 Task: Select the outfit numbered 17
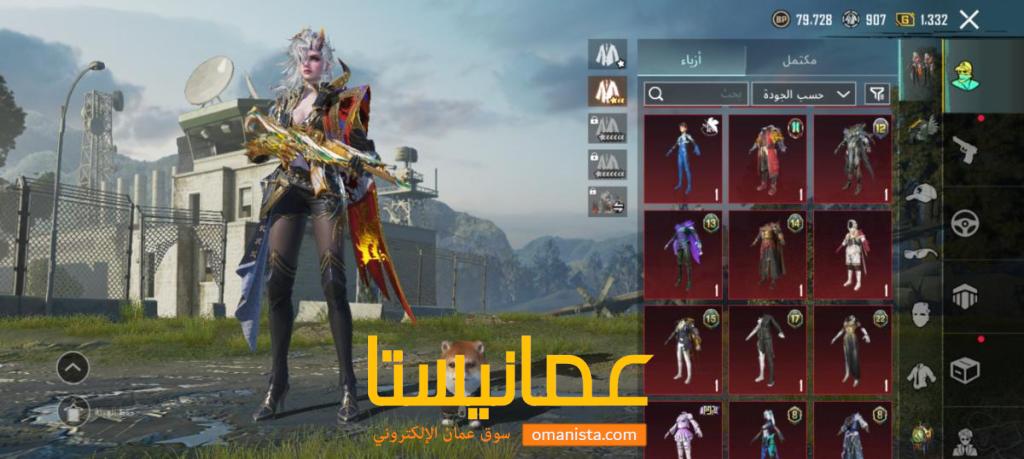(x=767, y=350)
